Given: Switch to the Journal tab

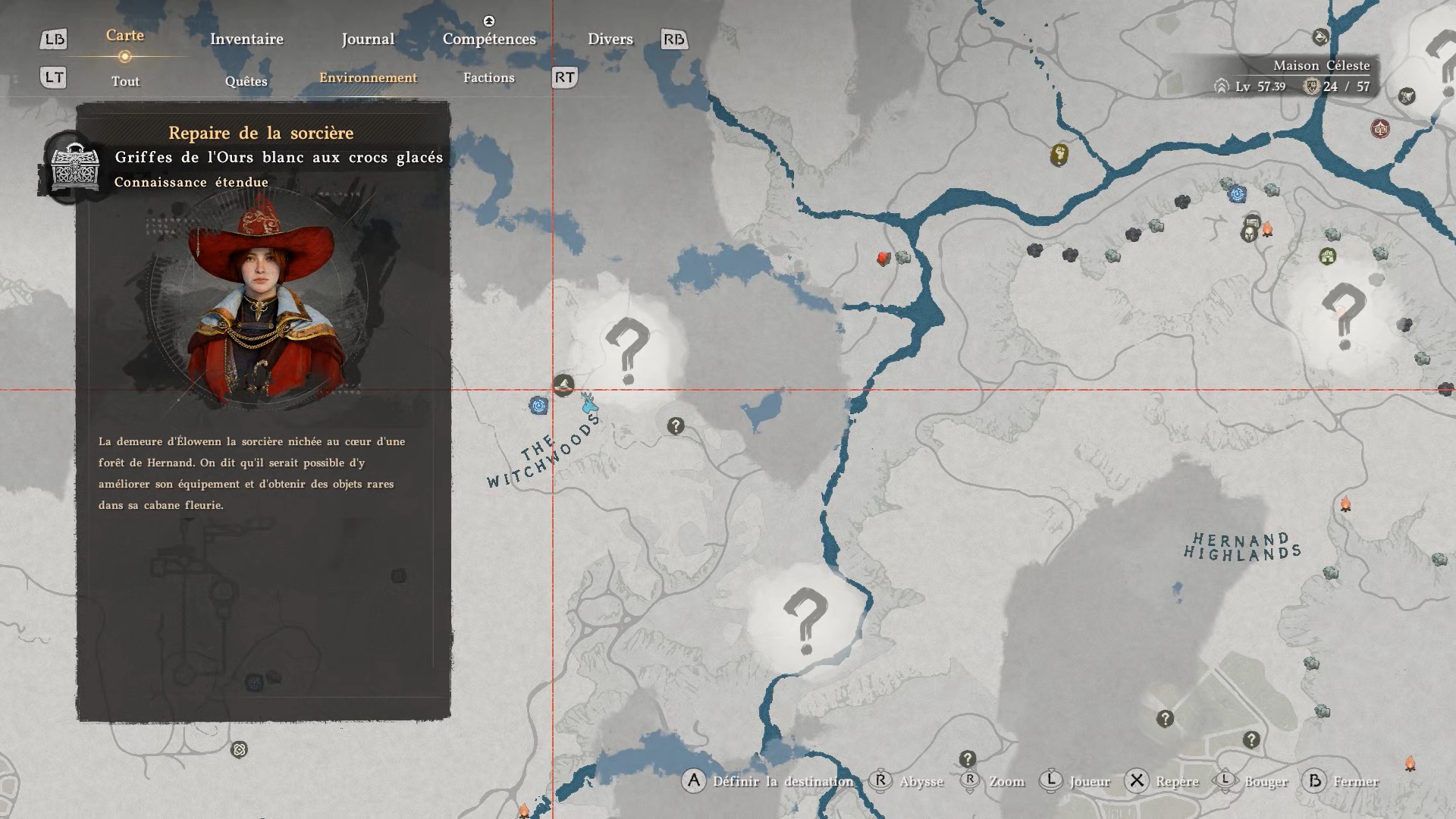Looking at the screenshot, I should pyautogui.click(x=368, y=39).
